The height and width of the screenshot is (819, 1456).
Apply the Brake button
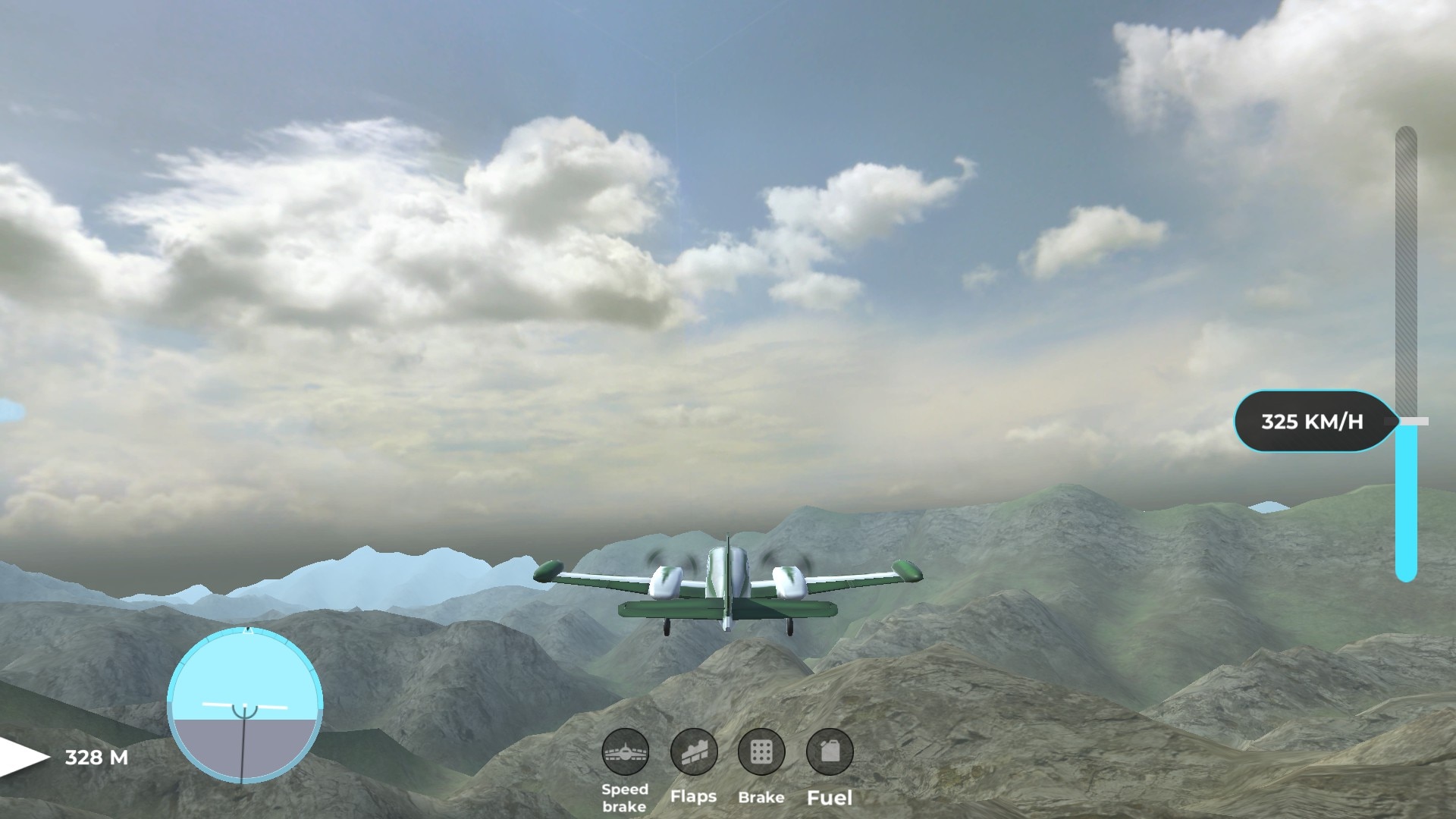[761, 752]
